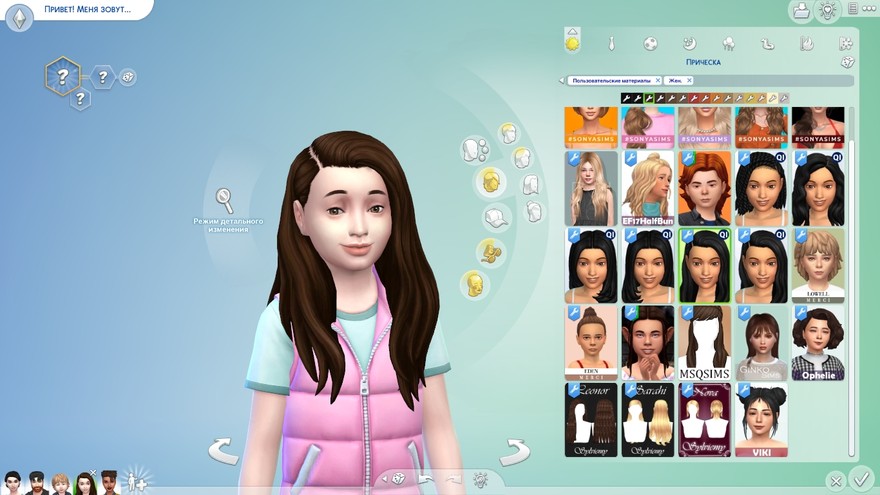Screen dimensions: 880x495
Task: Rotate the Sim with left arrow
Action: 223,451
